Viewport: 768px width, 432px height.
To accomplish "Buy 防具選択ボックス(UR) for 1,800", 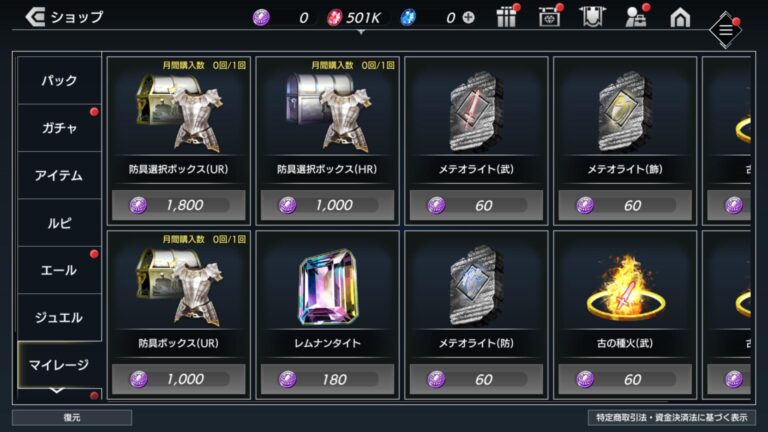I will click(x=178, y=205).
